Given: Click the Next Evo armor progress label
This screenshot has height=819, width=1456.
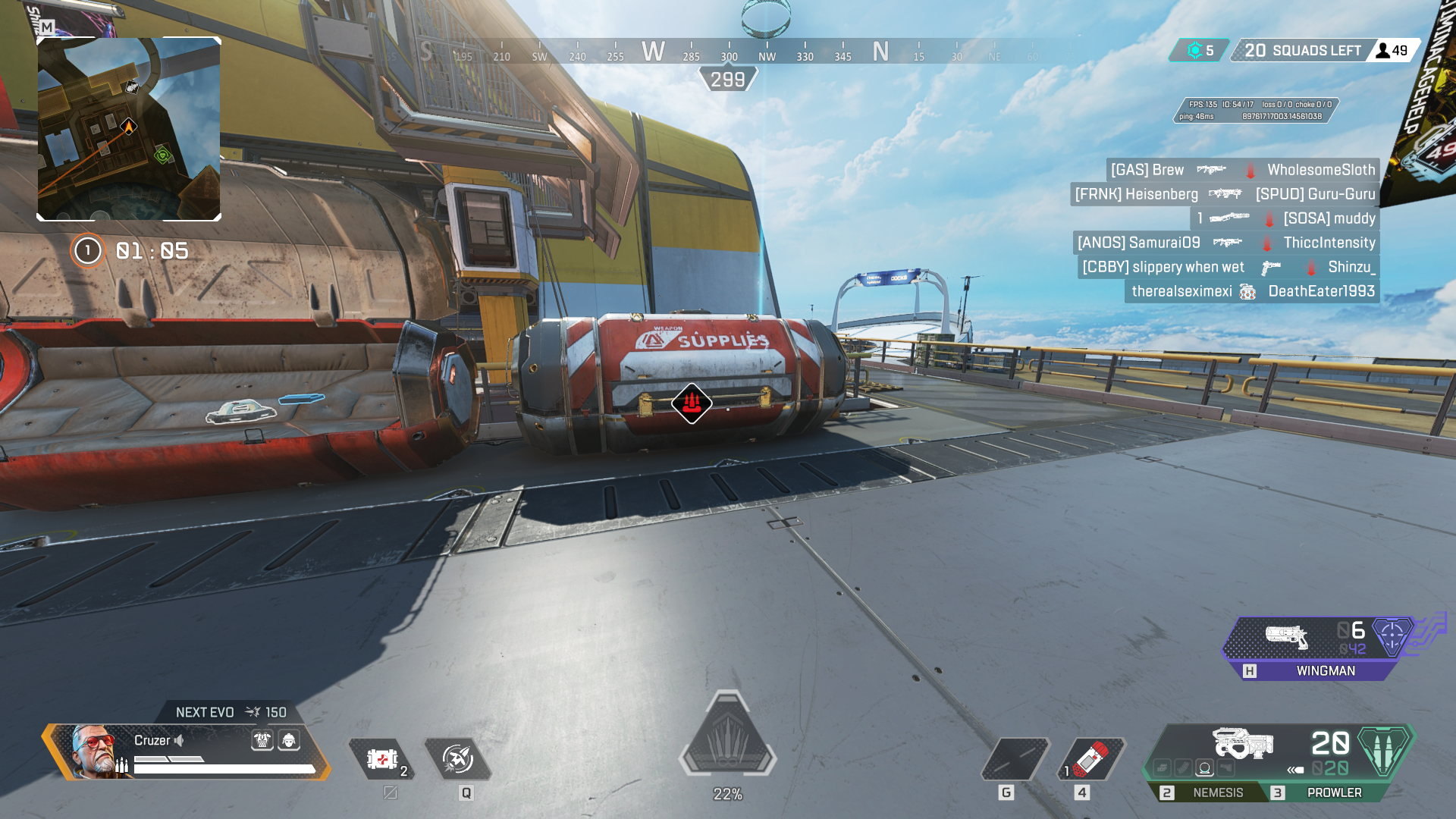Looking at the screenshot, I should 231,712.
